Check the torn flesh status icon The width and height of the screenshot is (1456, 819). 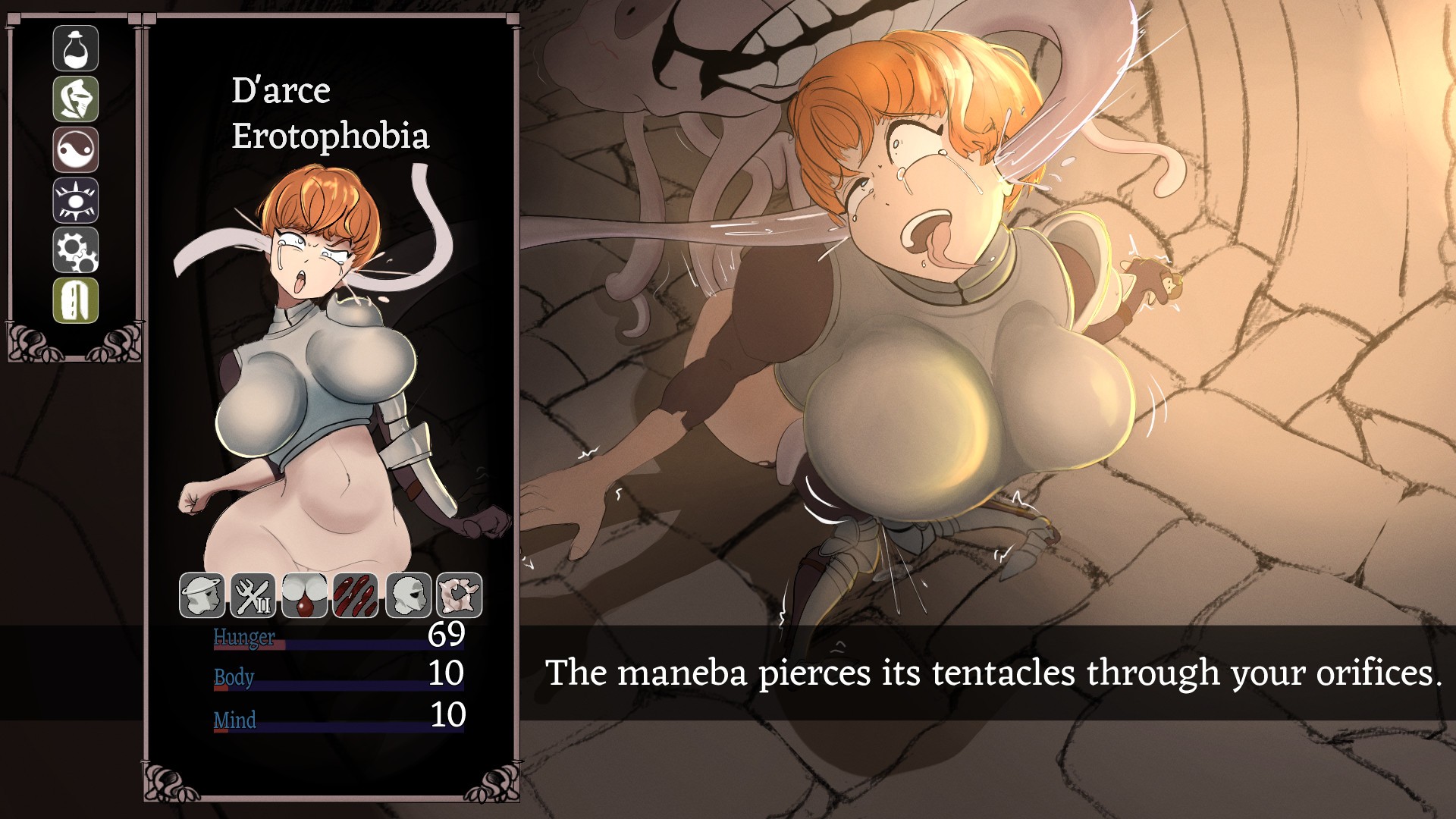460,595
